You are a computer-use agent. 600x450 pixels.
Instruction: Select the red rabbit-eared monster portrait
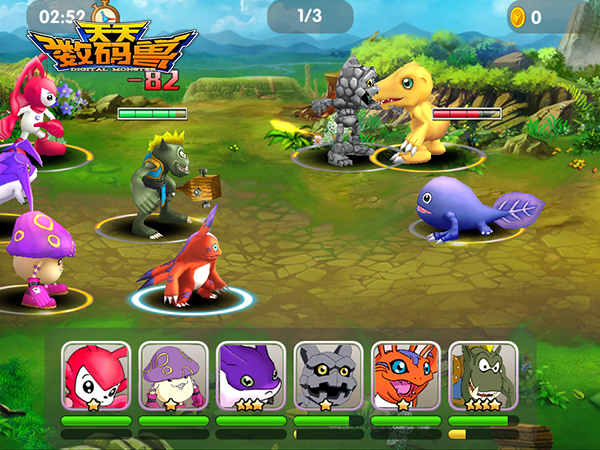tap(96, 377)
